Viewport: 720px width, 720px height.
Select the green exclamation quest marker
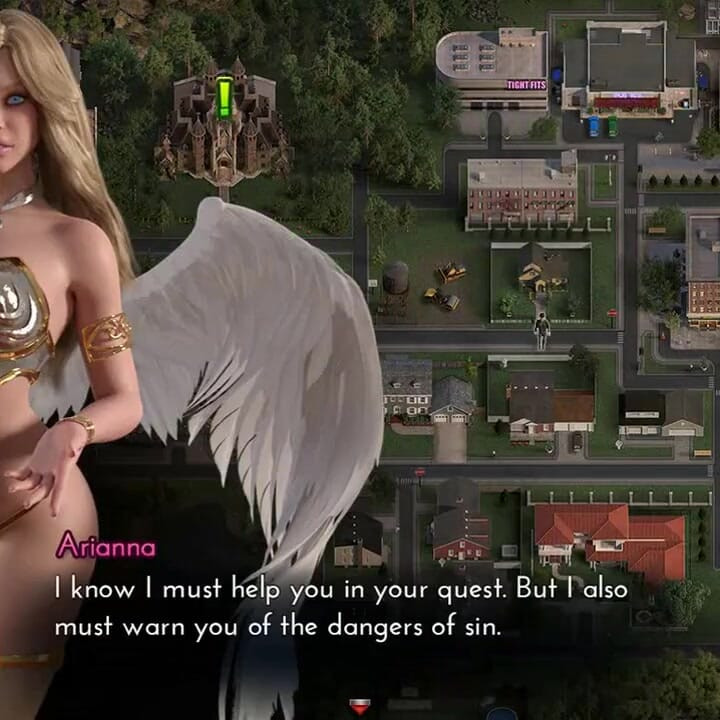pos(225,98)
